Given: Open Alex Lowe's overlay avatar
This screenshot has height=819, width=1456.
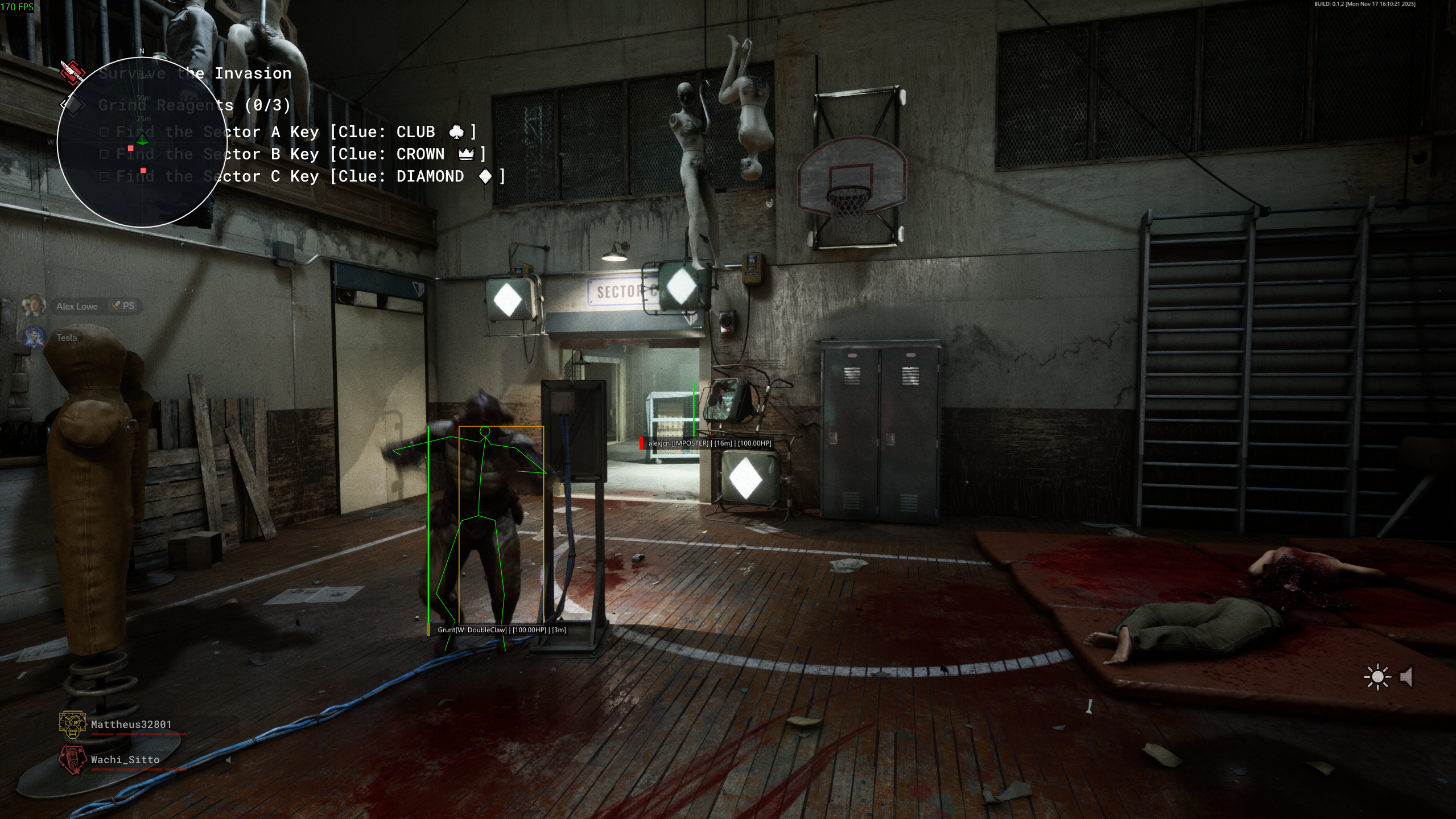Looking at the screenshot, I should click(33, 306).
